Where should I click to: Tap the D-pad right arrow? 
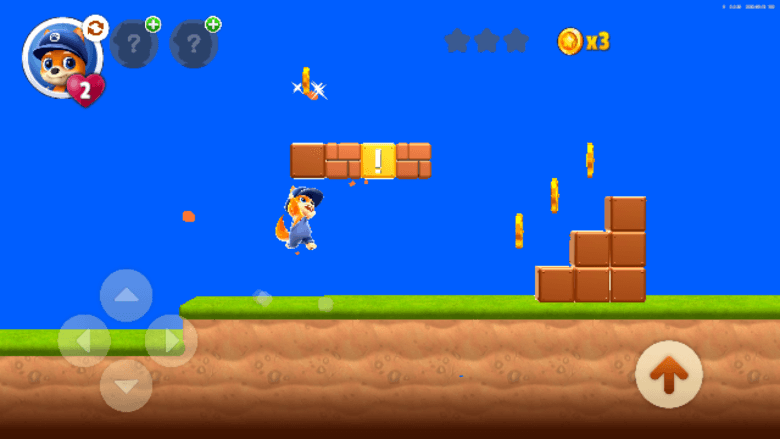click(x=170, y=340)
